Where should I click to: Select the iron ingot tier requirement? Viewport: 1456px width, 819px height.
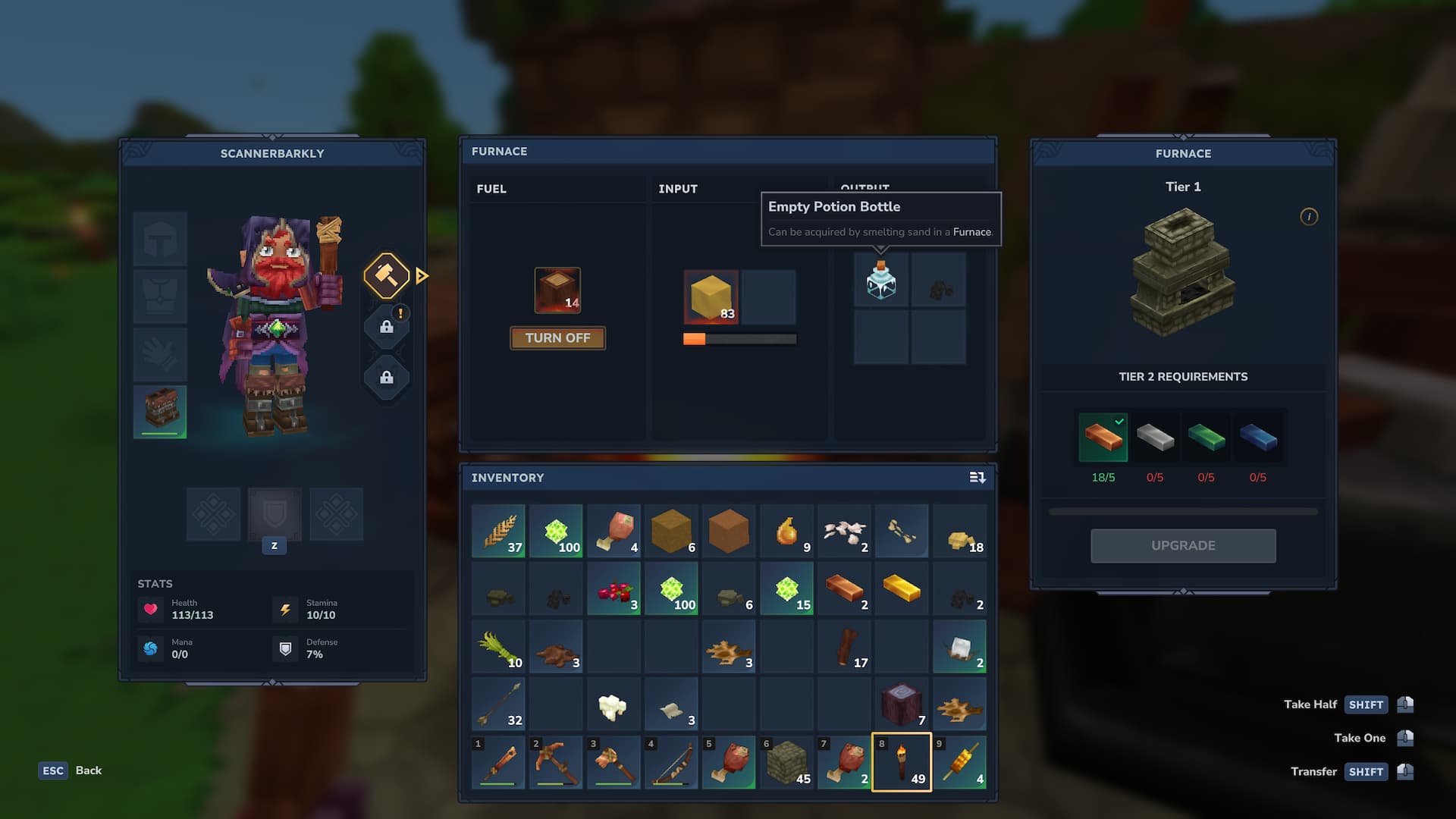click(x=1155, y=438)
